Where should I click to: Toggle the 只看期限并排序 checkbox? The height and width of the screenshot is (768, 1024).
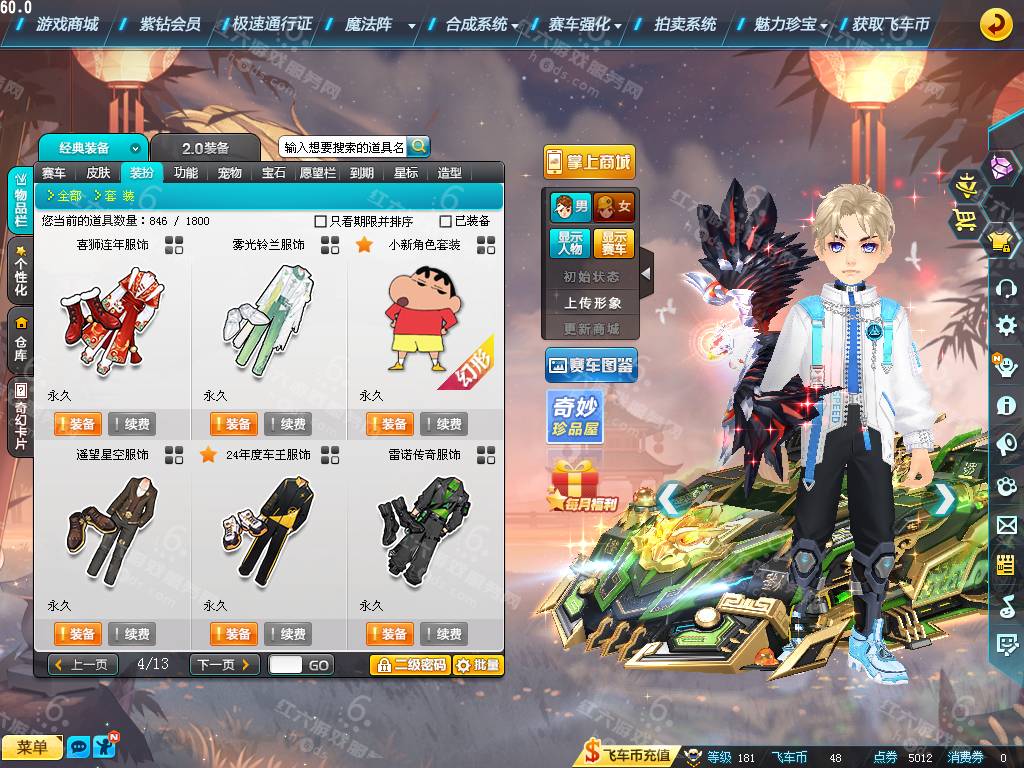pyautogui.click(x=321, y=221)
